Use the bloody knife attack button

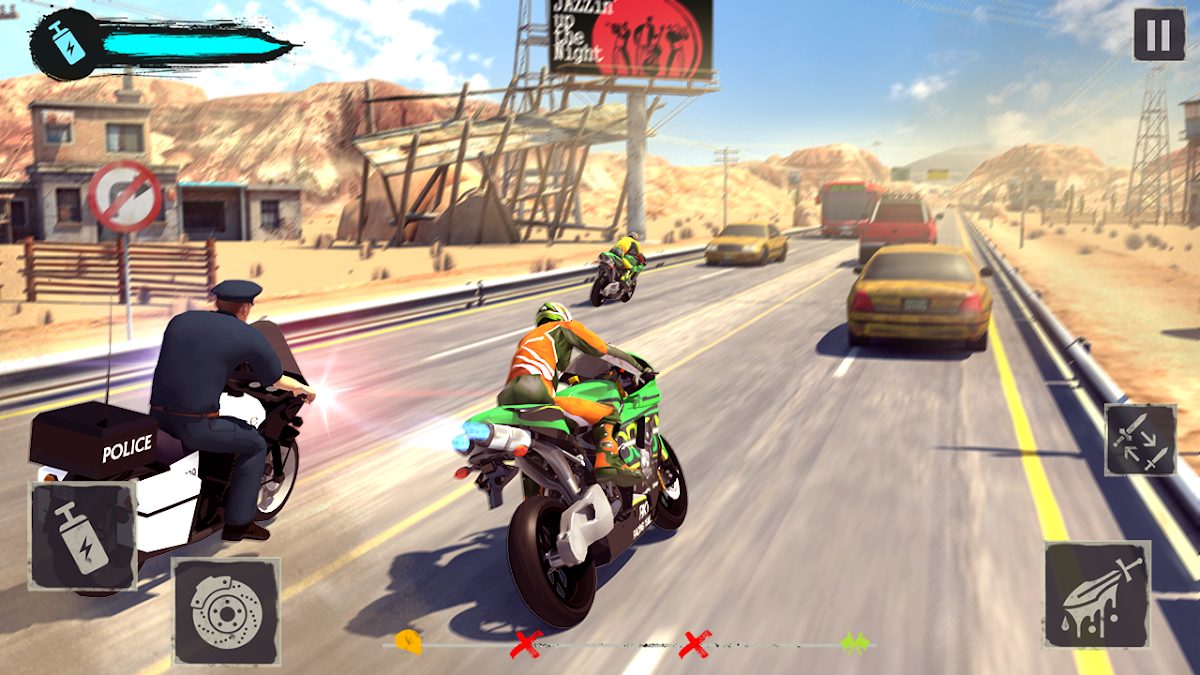tap(1097, 594)
